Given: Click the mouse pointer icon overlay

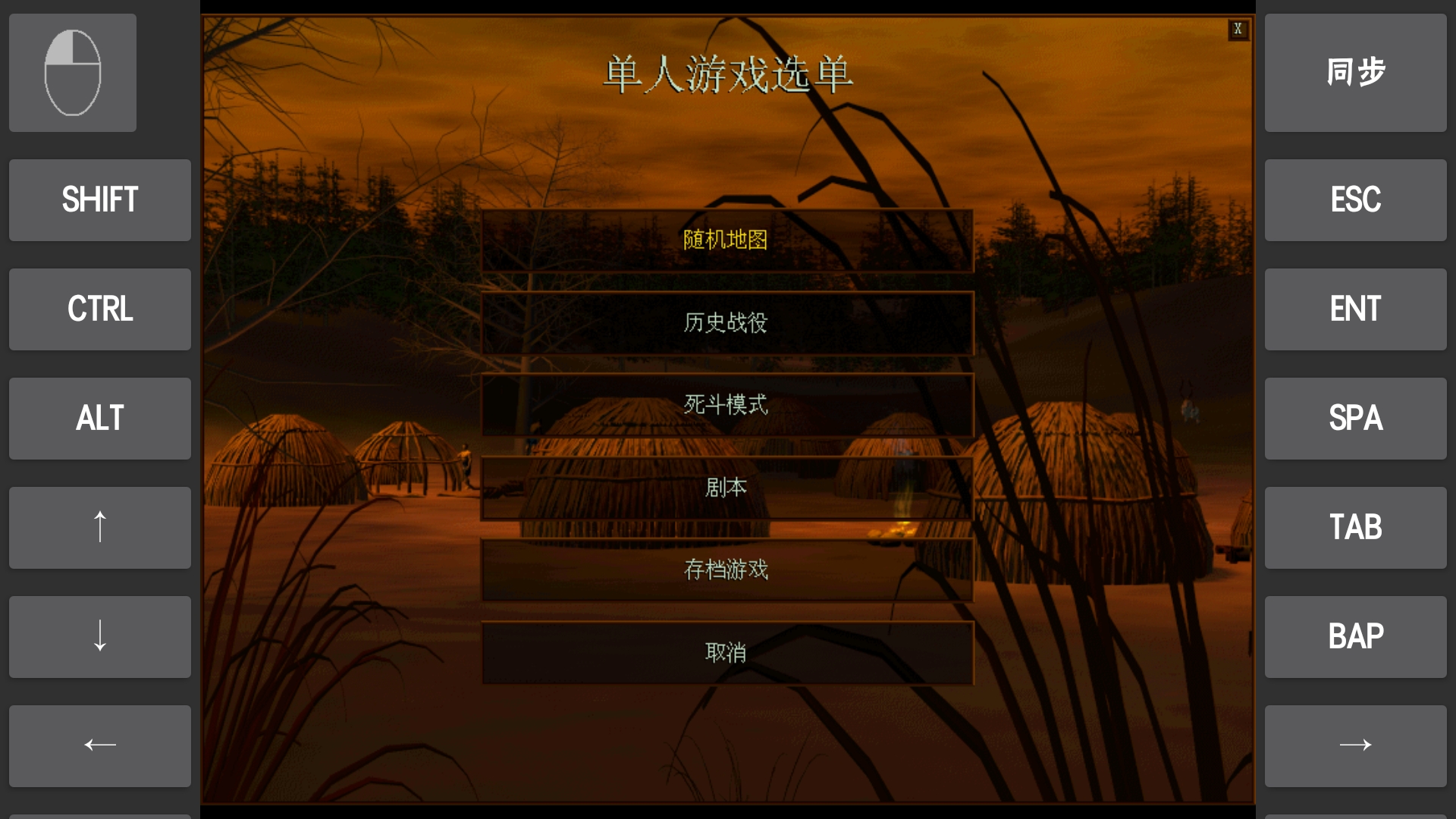Looking at the screenshot, I should tap(72, 72).
